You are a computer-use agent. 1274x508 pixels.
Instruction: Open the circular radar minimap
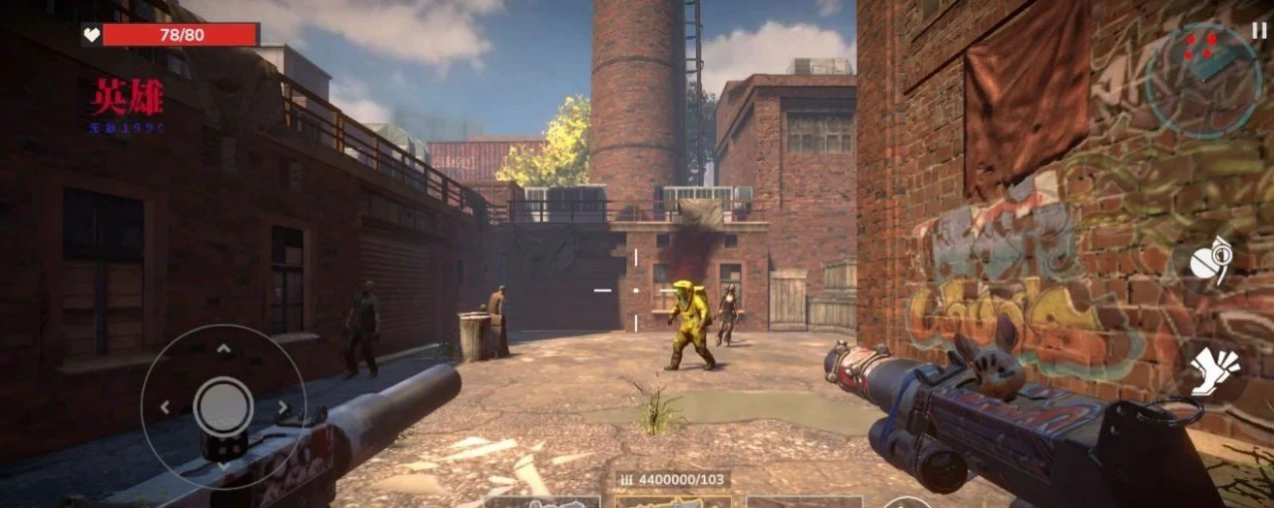tap(1203, 79)
